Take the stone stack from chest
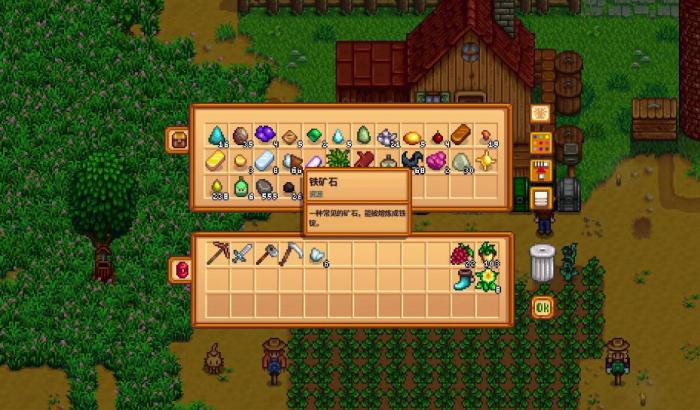Image resolution: width=700 pixels, height=410 pixels. click(265, 185)
